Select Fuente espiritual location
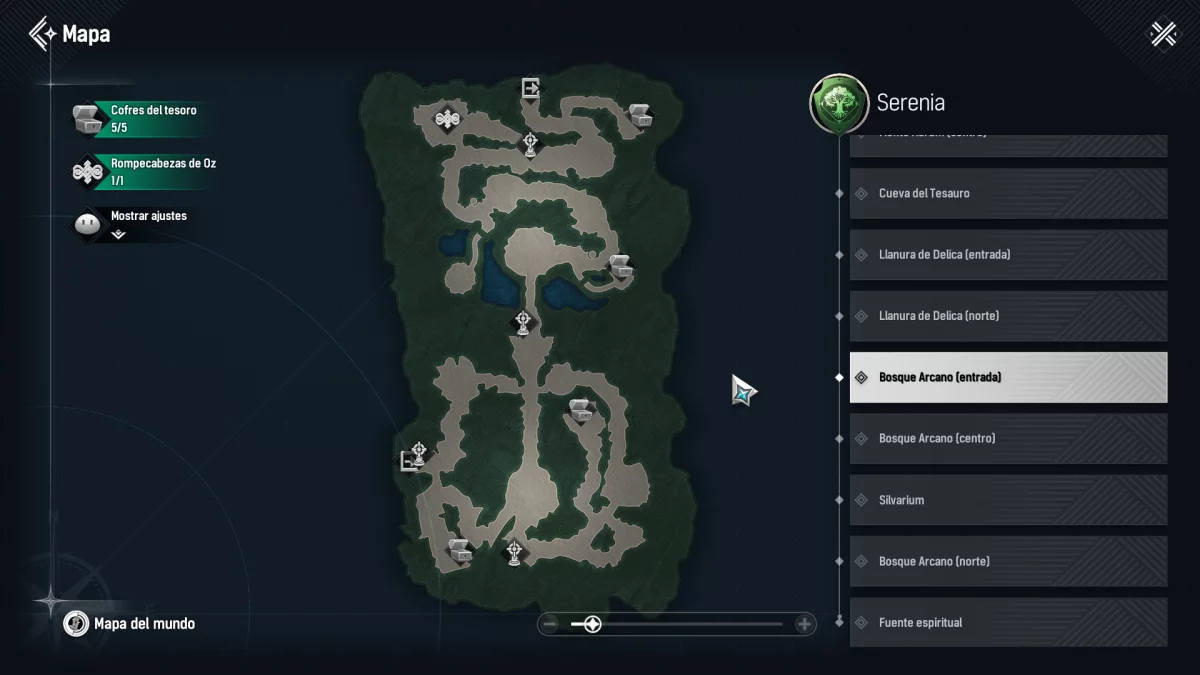Viewport: 1200px width, 675px height. (x=1008, y=622)
